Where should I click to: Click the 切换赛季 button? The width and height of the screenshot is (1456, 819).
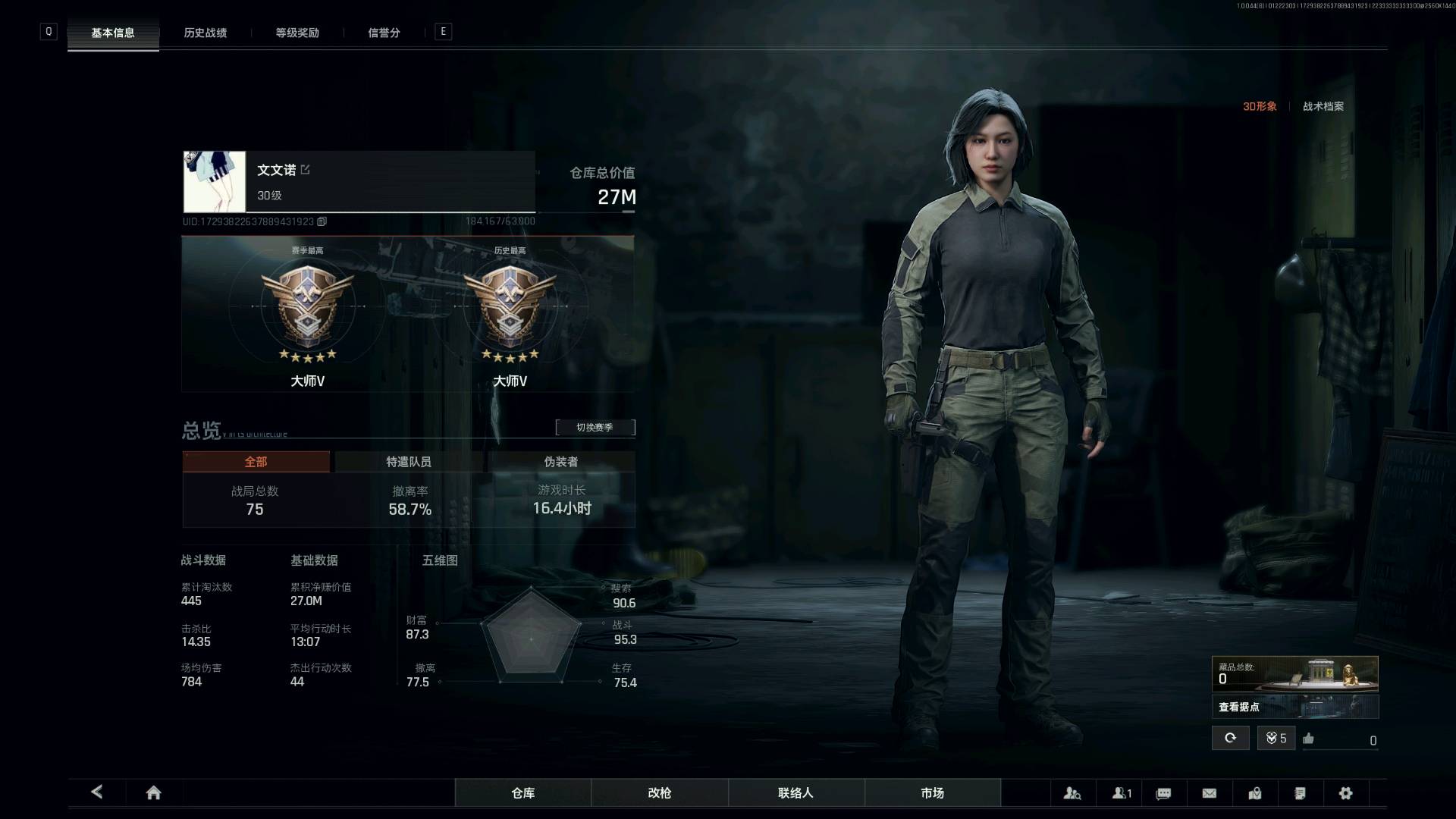pyautogui.click(x=595, y=427)
